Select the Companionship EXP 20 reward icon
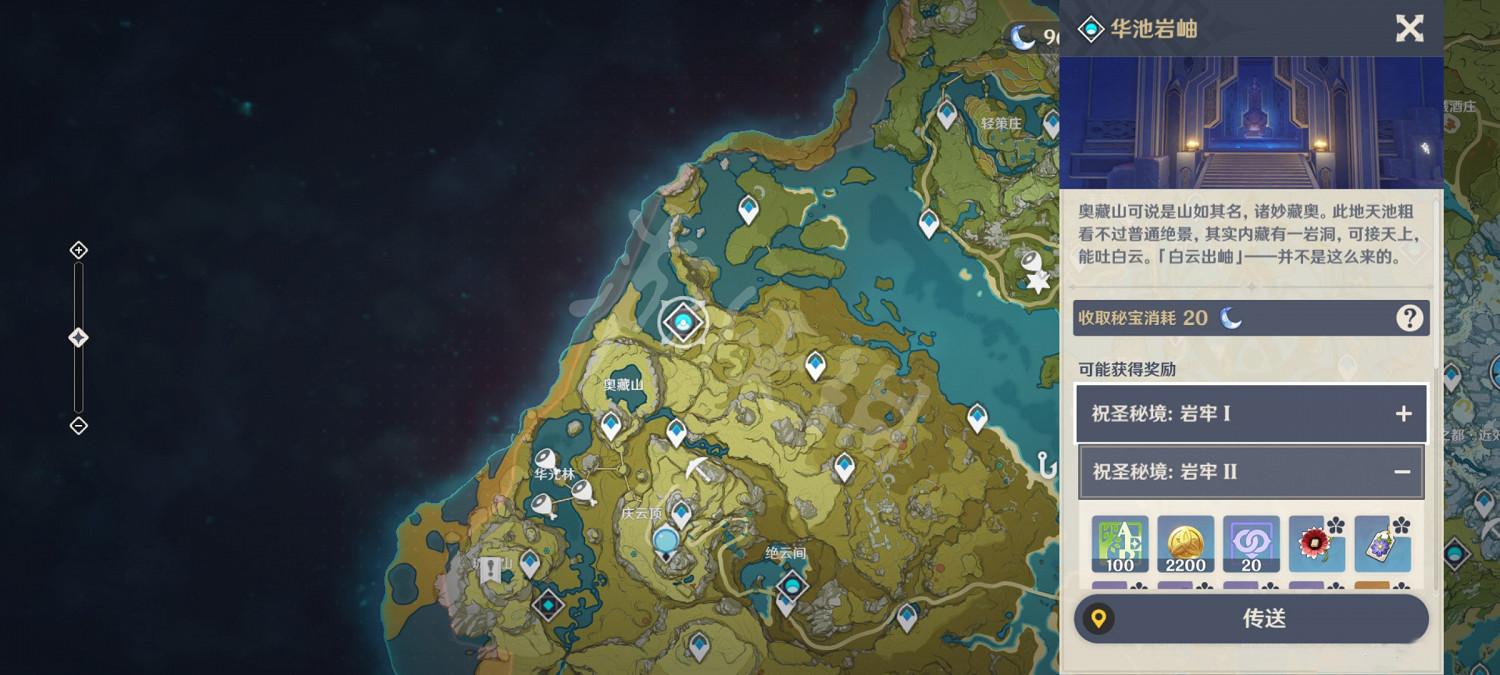1500x675 pixels. [1250, 544]
